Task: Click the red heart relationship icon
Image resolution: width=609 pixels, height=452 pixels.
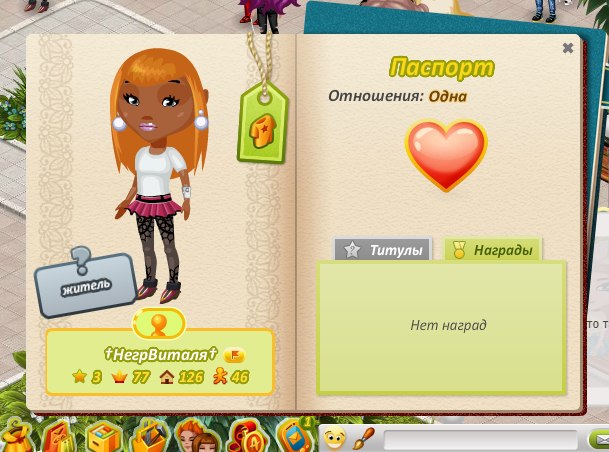Action: [446, 154]
